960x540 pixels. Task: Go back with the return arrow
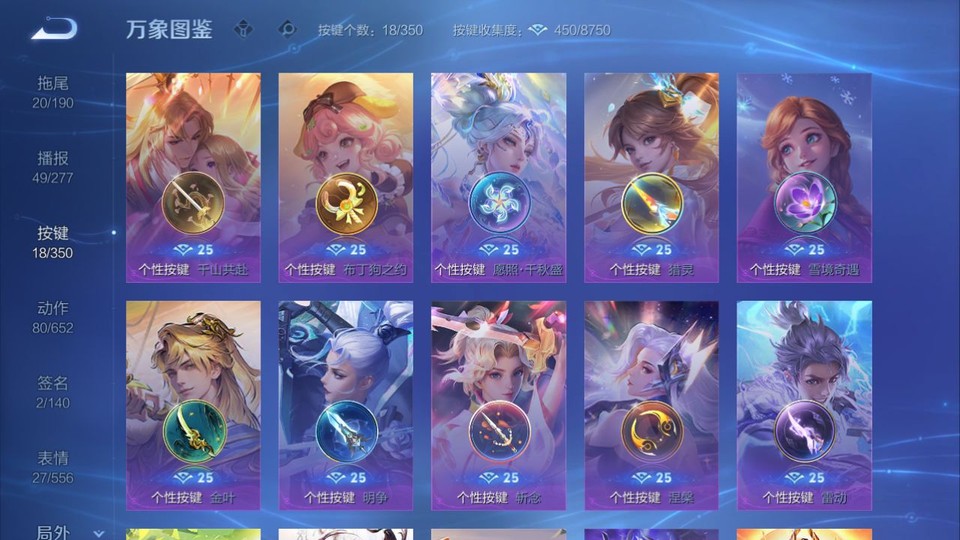[53, 29]
